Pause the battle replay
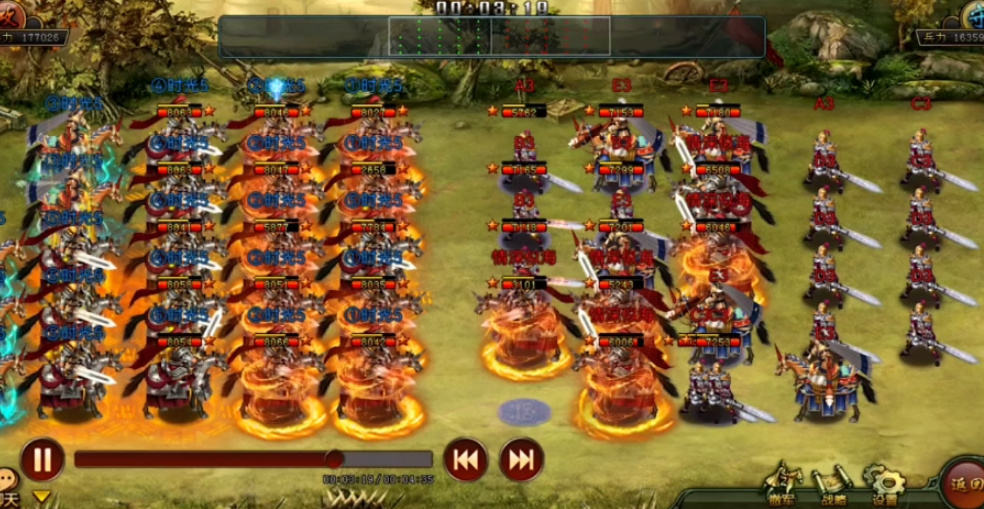The height and width of the screenshot is (509, 984). (x=42, y=460)
